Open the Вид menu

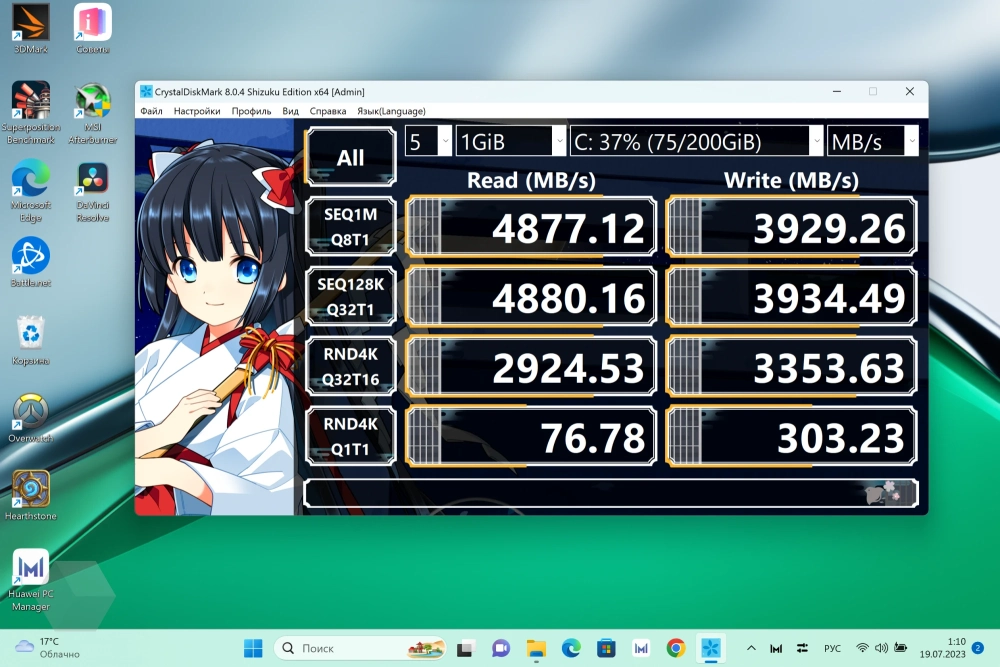[290, 111]
